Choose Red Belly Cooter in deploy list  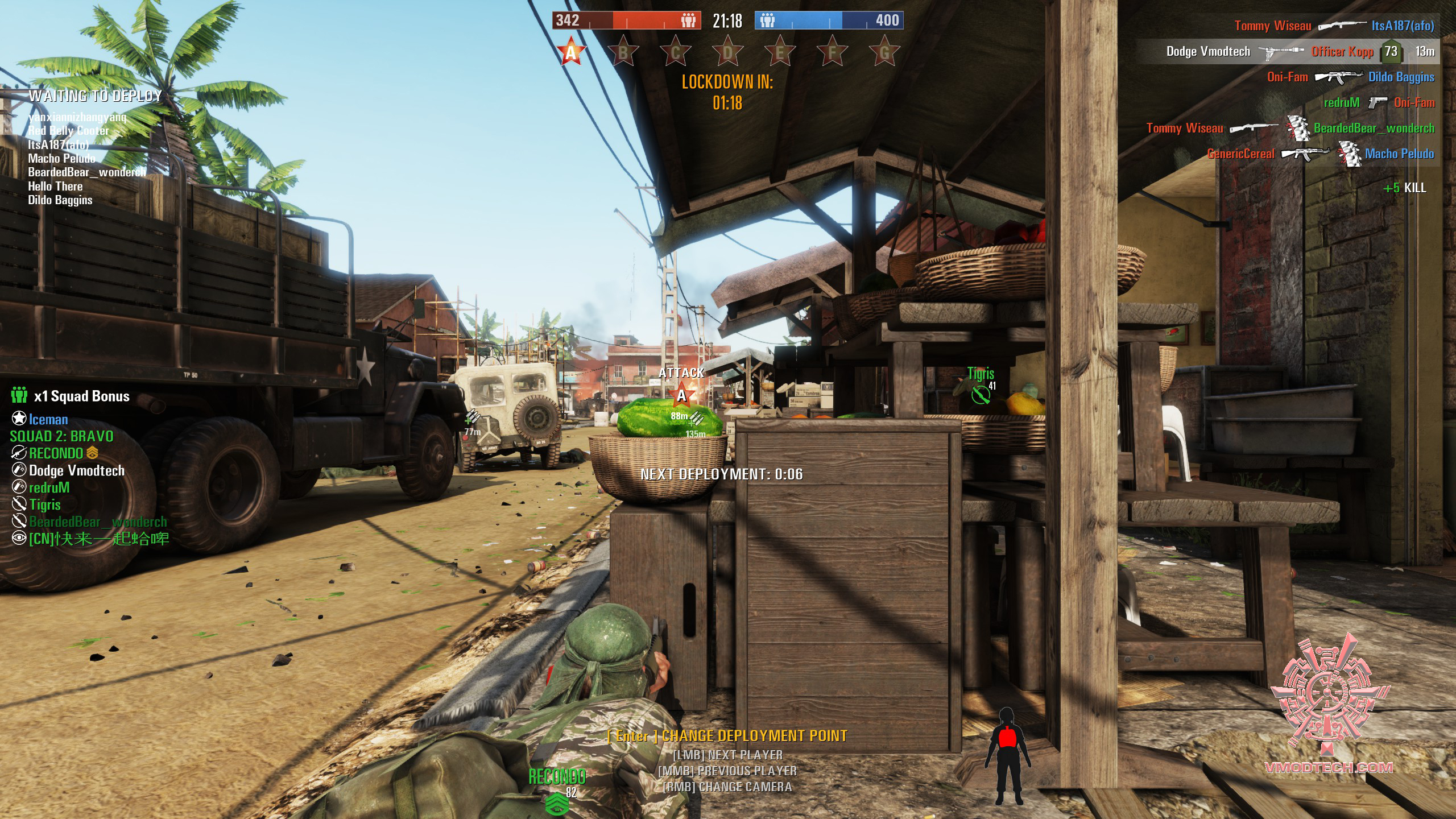pos(68,131)
